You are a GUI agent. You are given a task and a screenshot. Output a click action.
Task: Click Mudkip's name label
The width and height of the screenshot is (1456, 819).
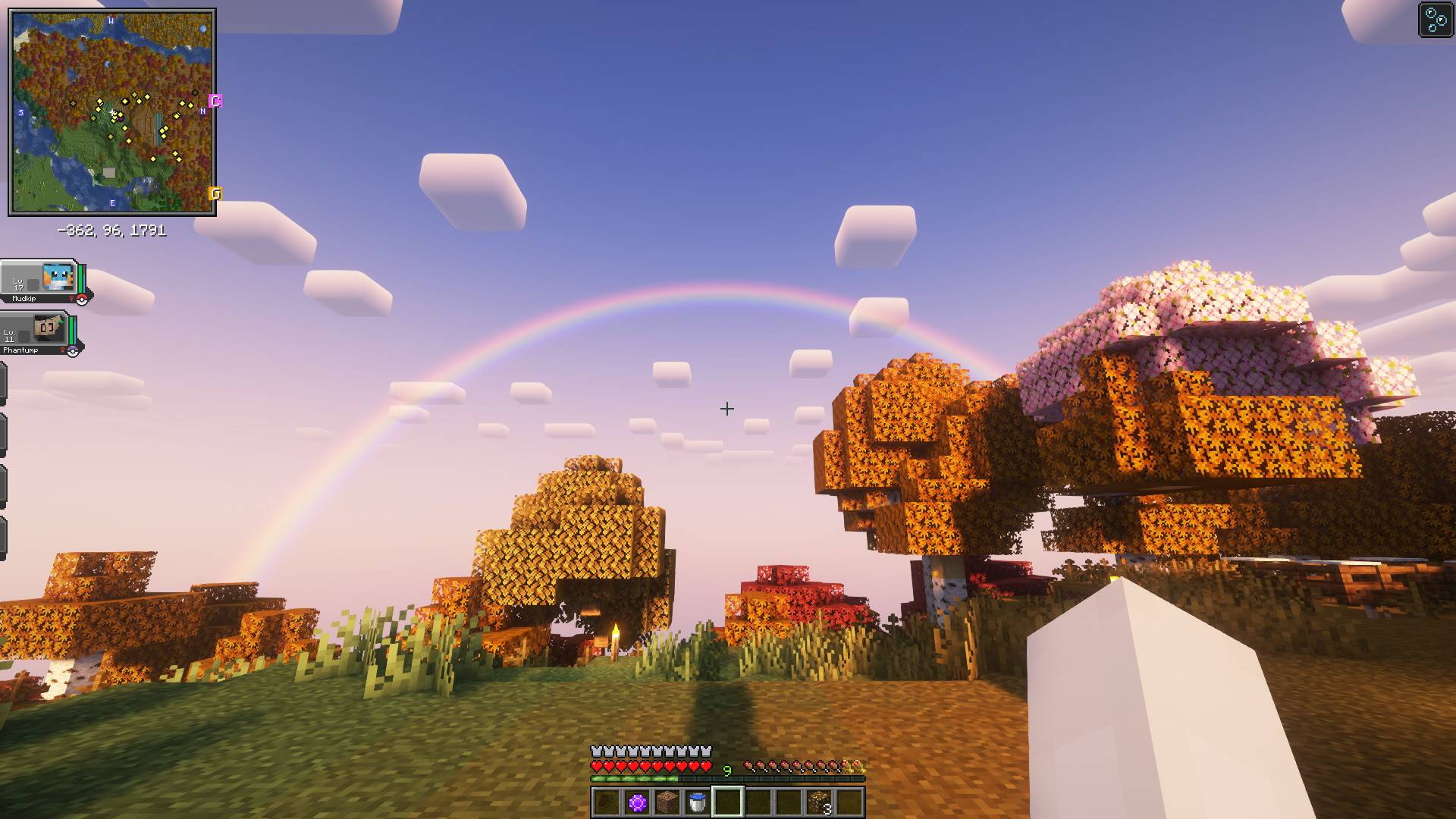[24, 298]
